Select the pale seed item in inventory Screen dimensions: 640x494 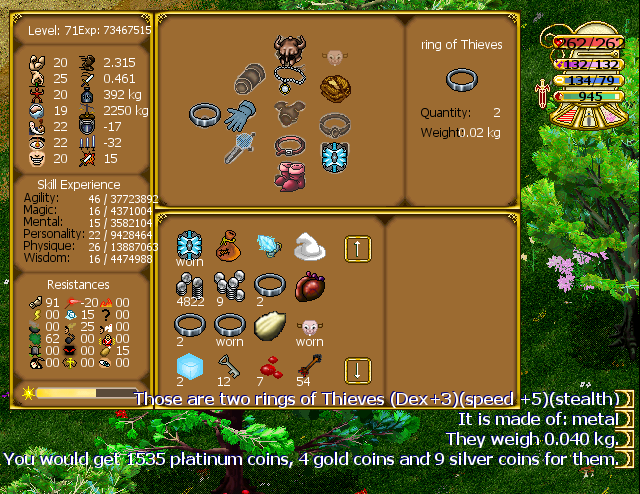point(268,326)
